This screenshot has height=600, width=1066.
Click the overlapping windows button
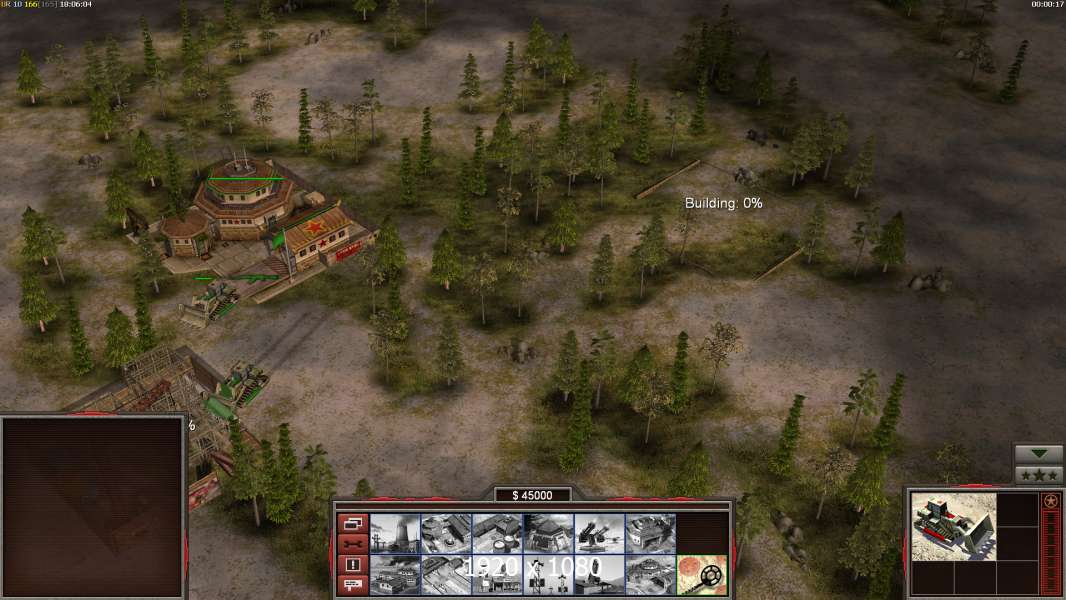[x=352, y=522]
